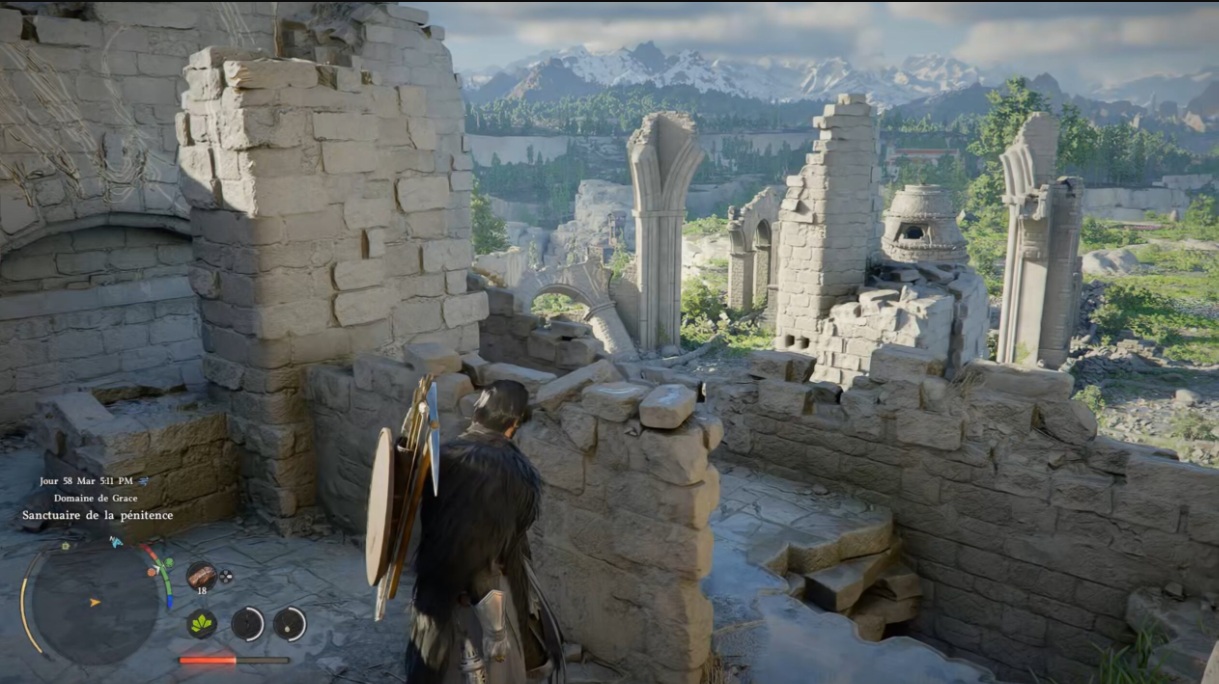Click the four-dot selector beside the meat slot

[x=226, y=576]
